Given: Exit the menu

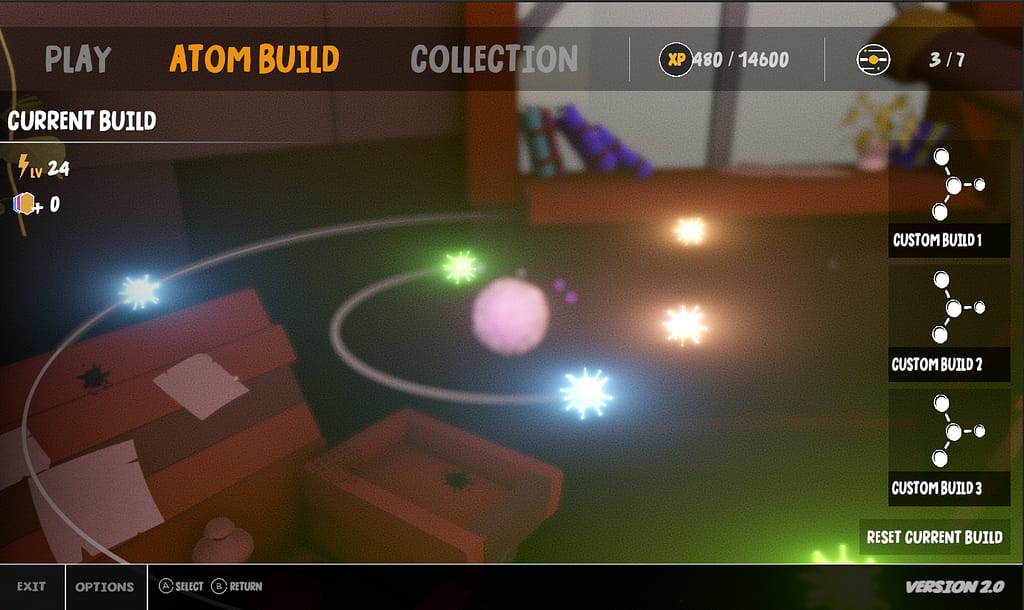Looking at the screenshot, I should pyautogui.click(x=31, y=587).
